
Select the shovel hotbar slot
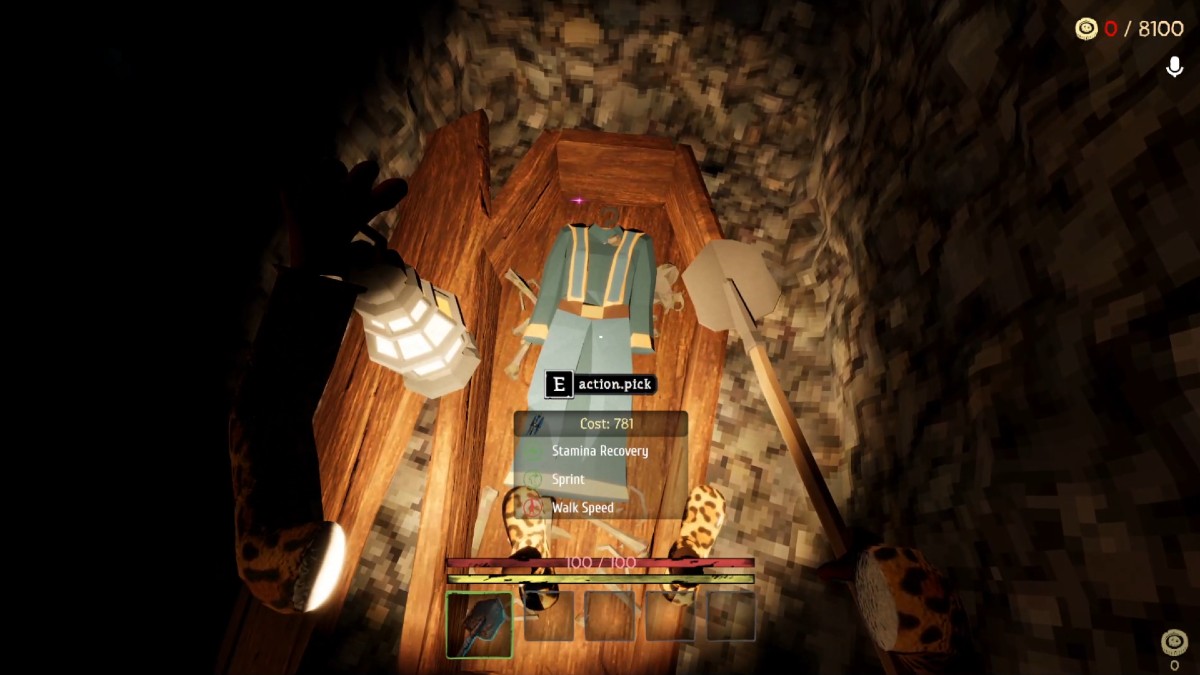tap(479, 625)
